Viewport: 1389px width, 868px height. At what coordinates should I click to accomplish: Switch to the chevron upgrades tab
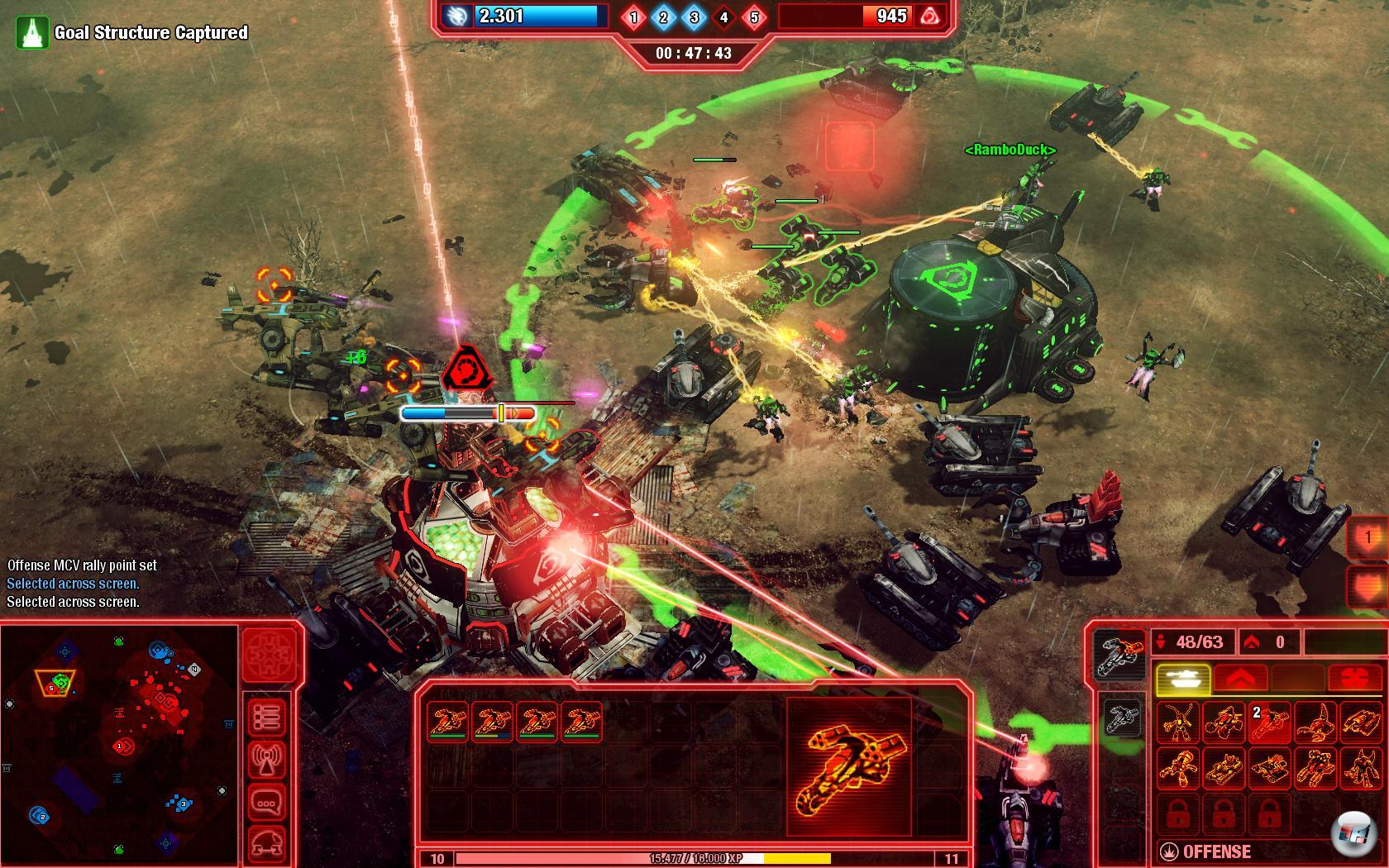coord(1241,679)
